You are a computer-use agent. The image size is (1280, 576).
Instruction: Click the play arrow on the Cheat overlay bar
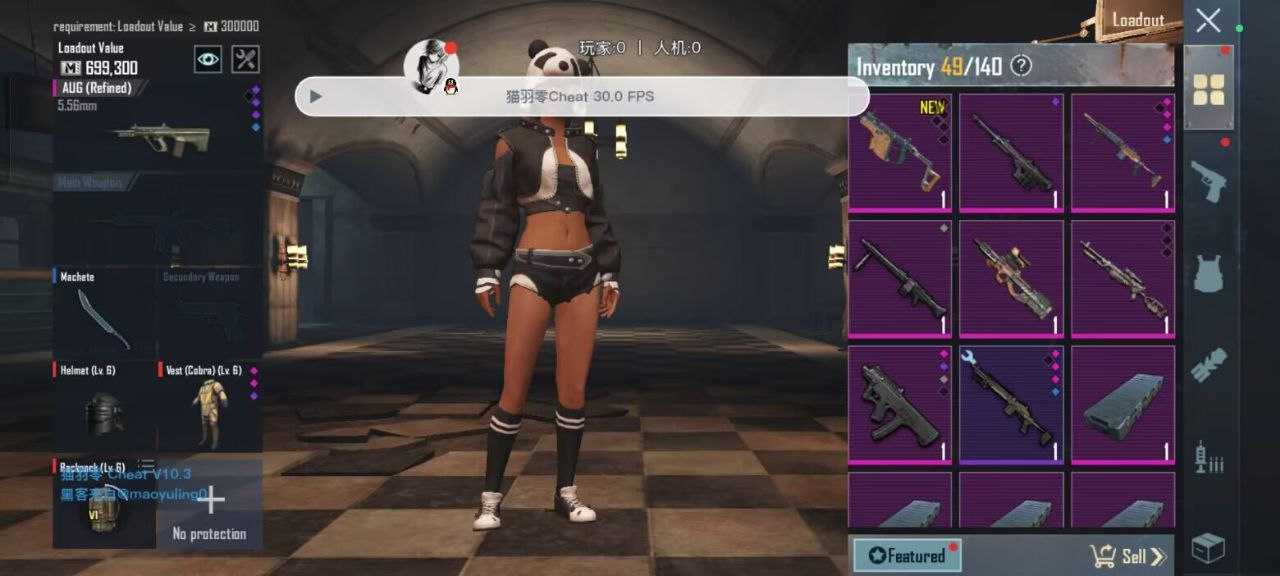(316, 97)
